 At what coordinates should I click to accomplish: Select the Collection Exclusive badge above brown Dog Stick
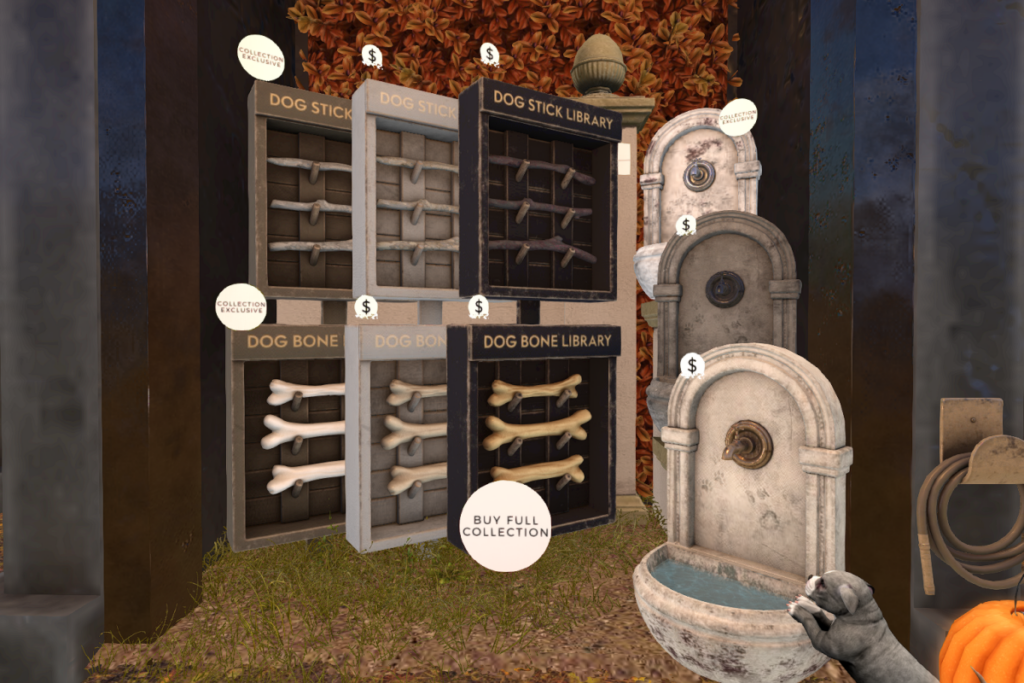(x=260, y=58)
